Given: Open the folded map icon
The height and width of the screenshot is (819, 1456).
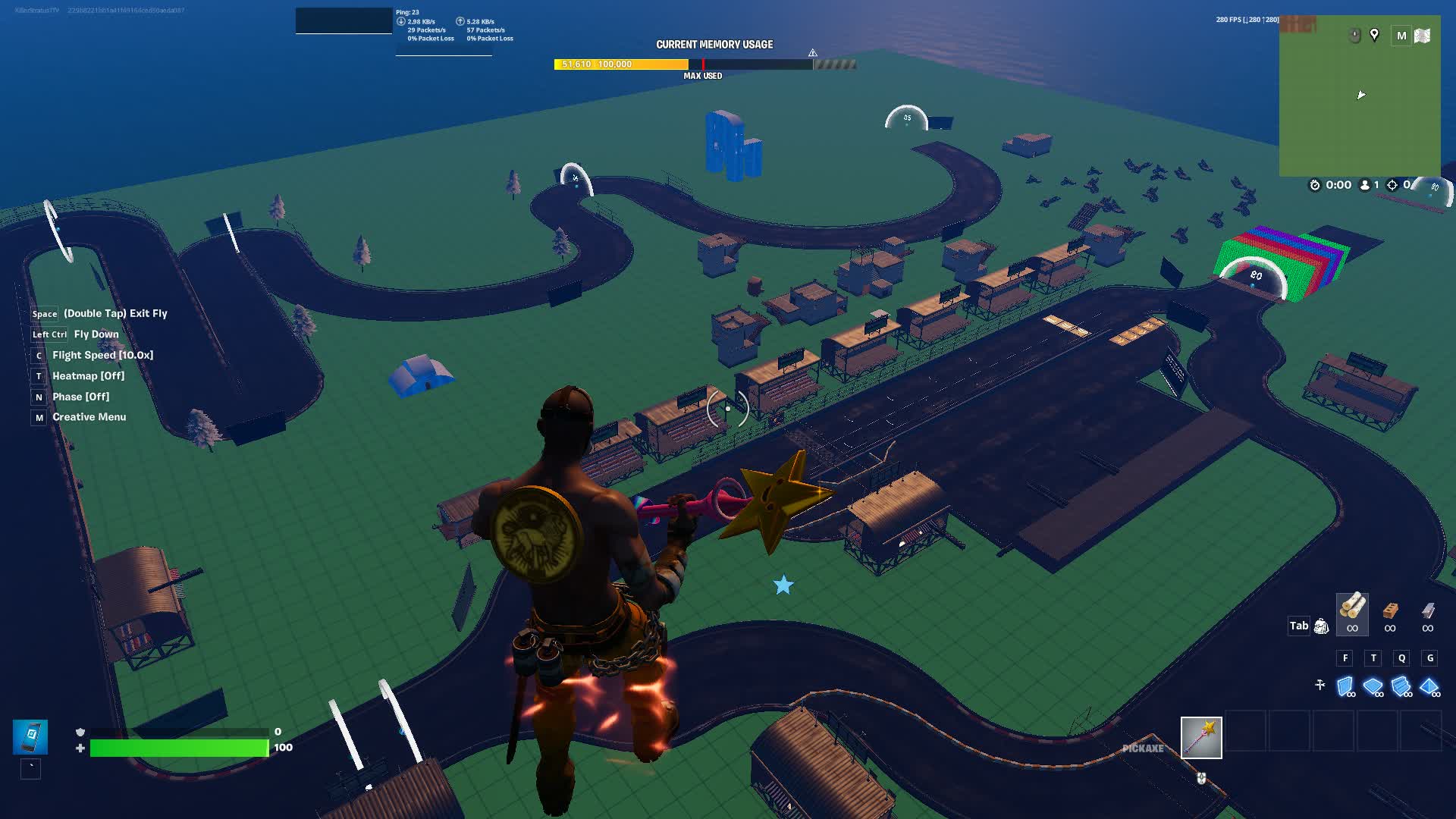Looking at the screenshot, I should point(1423,36).
